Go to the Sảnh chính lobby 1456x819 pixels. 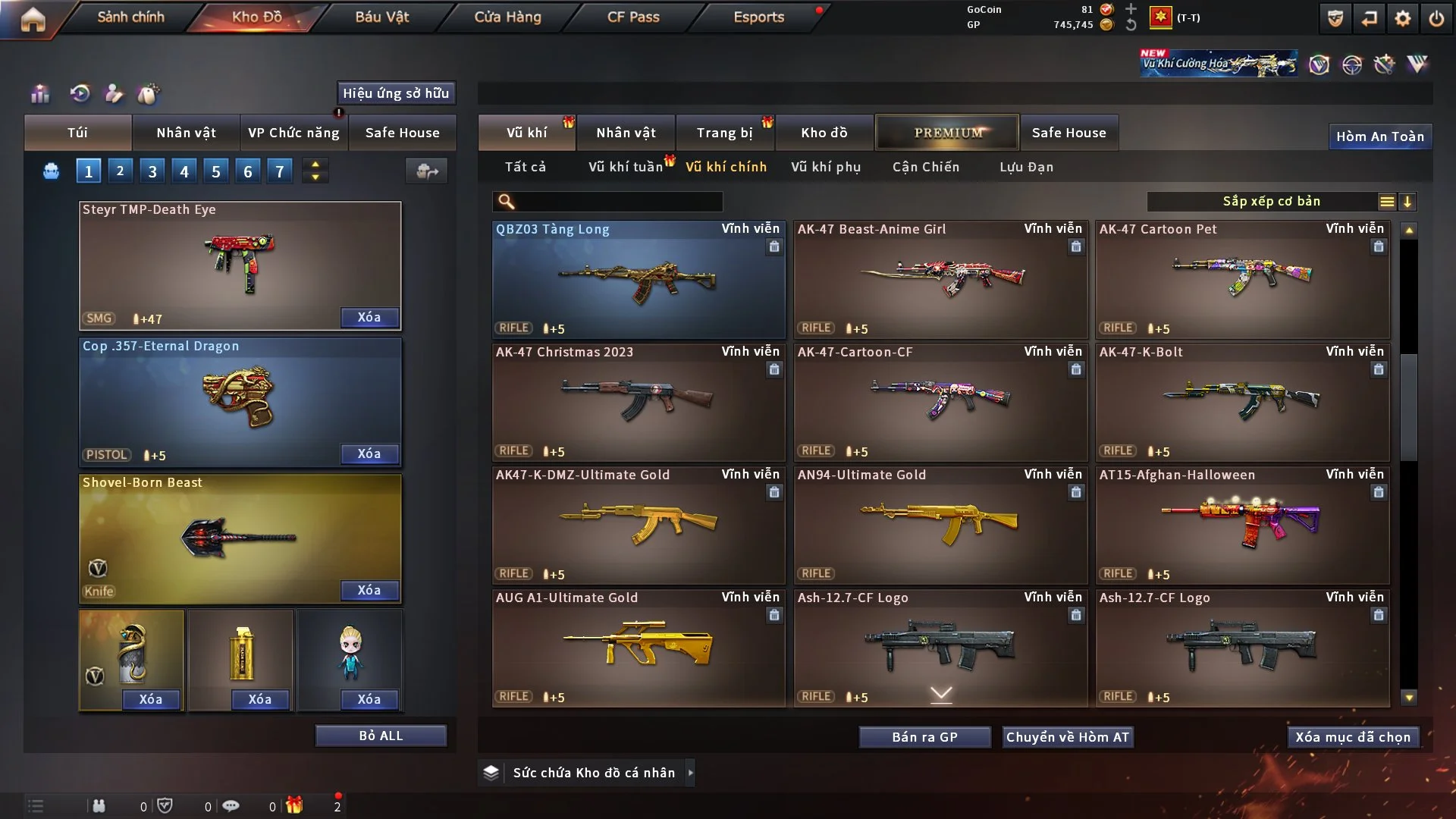pyautogui.click(x=130, y=17)
